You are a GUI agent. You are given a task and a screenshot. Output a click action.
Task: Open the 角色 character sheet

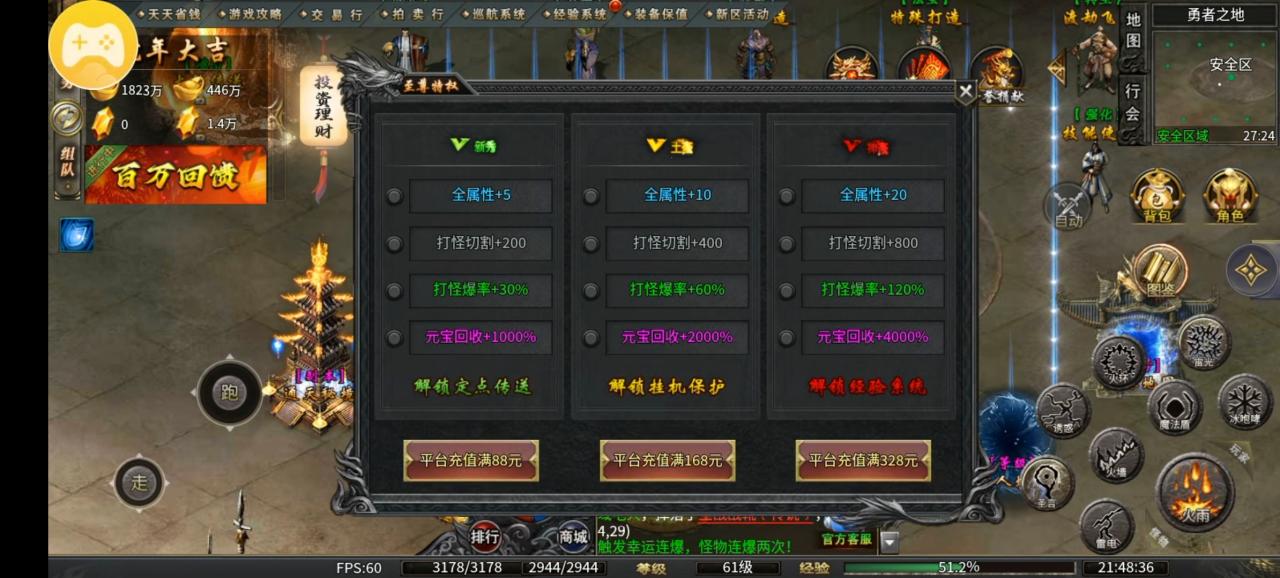[x=1229, y=195]
